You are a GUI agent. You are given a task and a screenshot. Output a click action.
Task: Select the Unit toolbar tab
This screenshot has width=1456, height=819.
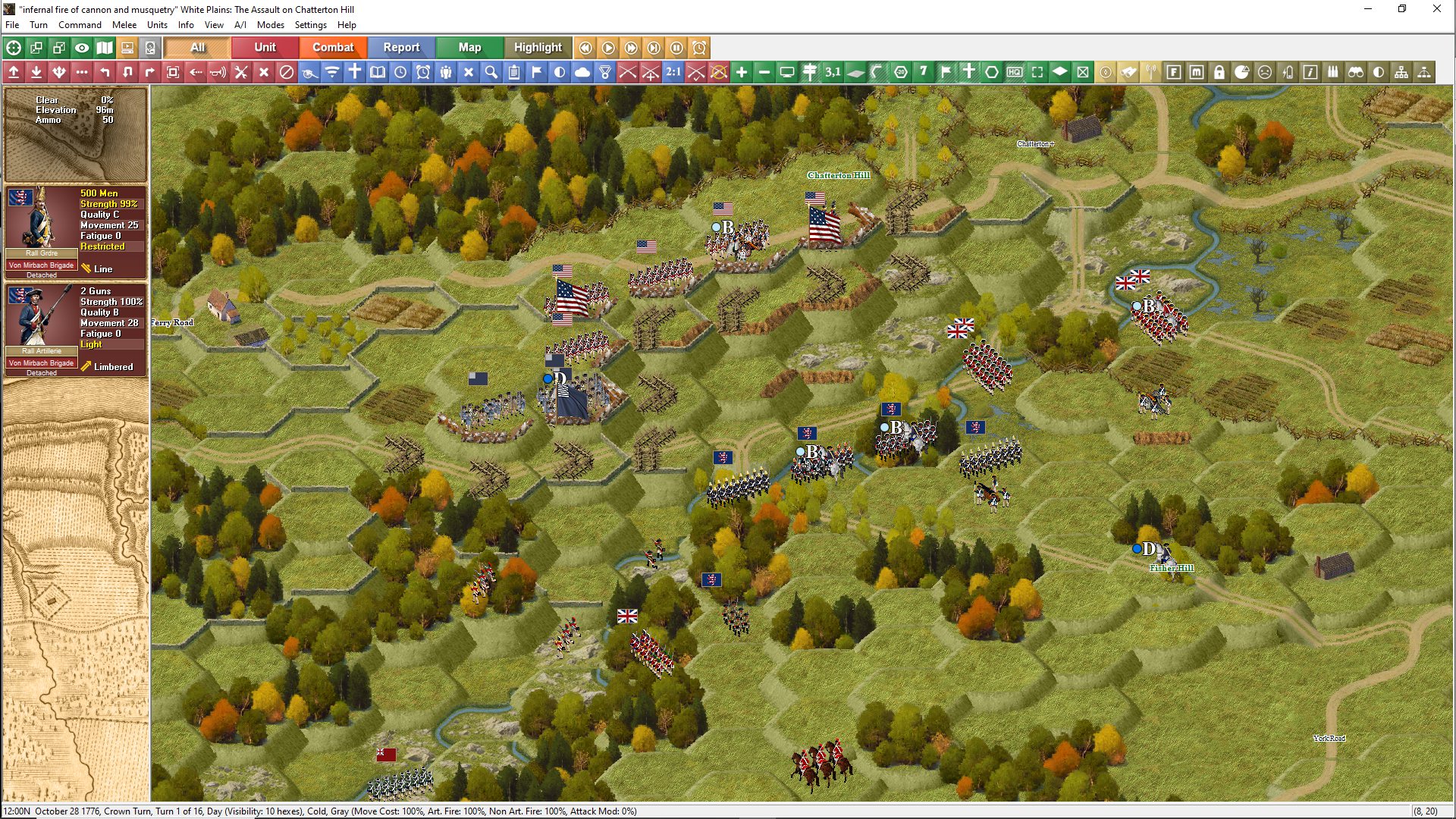[265, 47]
